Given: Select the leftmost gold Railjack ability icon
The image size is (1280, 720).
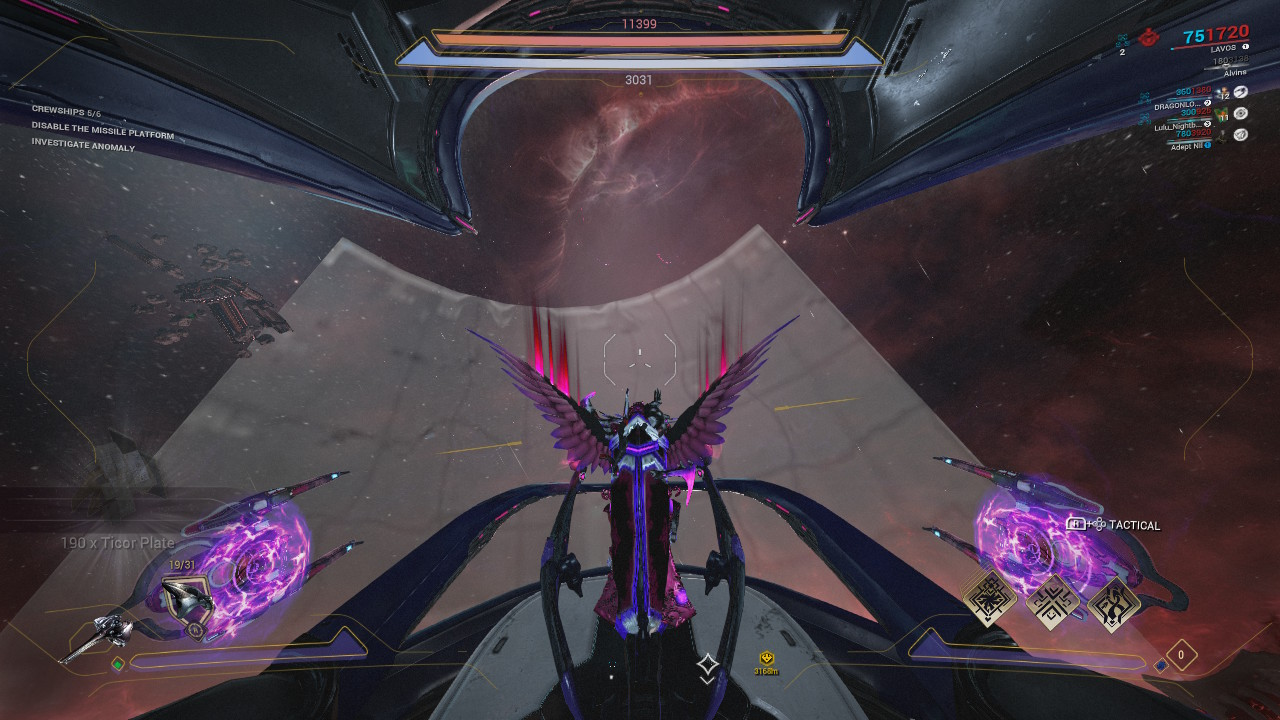Looking at the screenshot, I should (990, 600).
